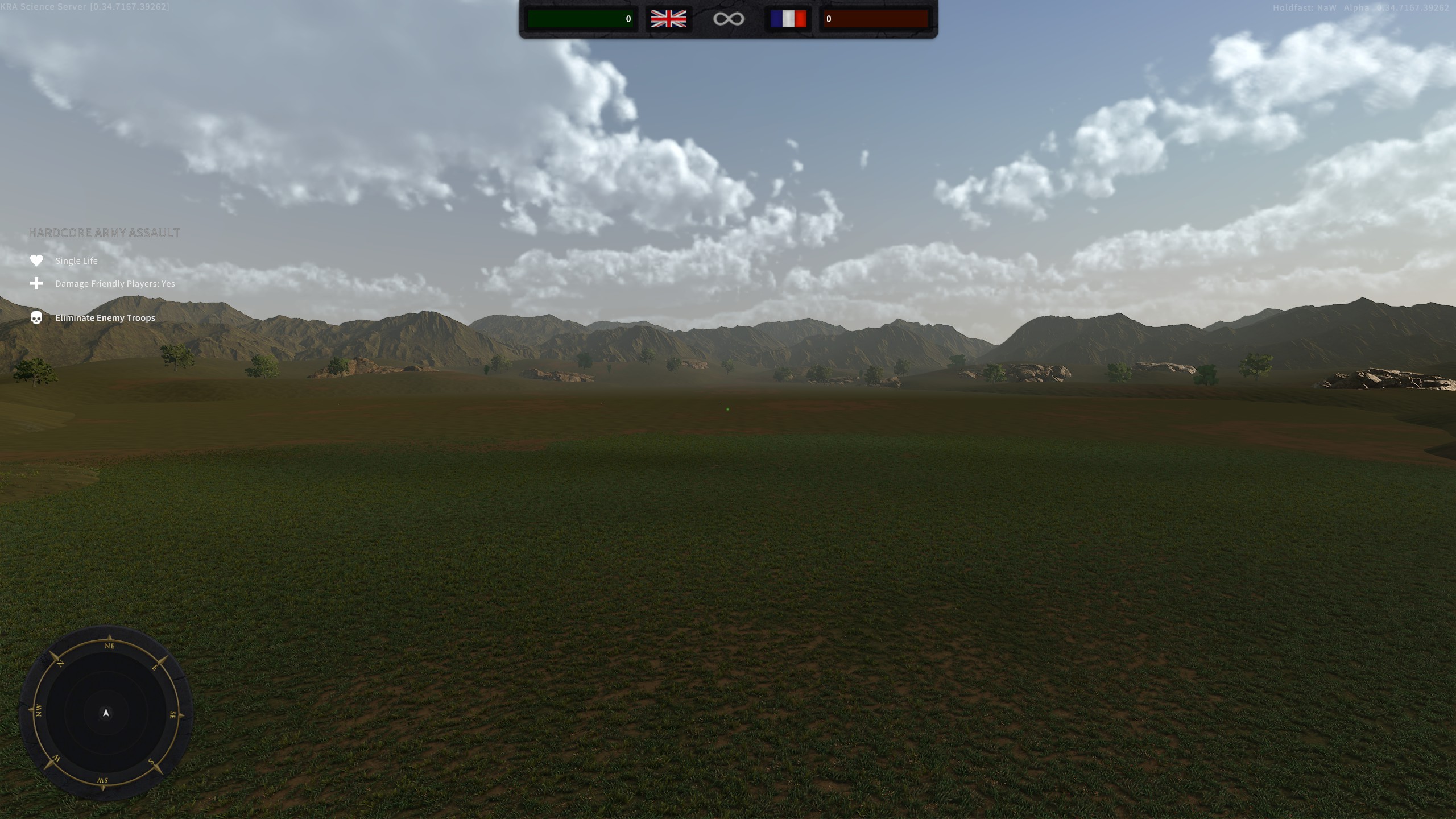Expand the HARDCORE ARMY ASSAULT mission details
This screenshot has width=1456, height=819.
click(104, 232)
